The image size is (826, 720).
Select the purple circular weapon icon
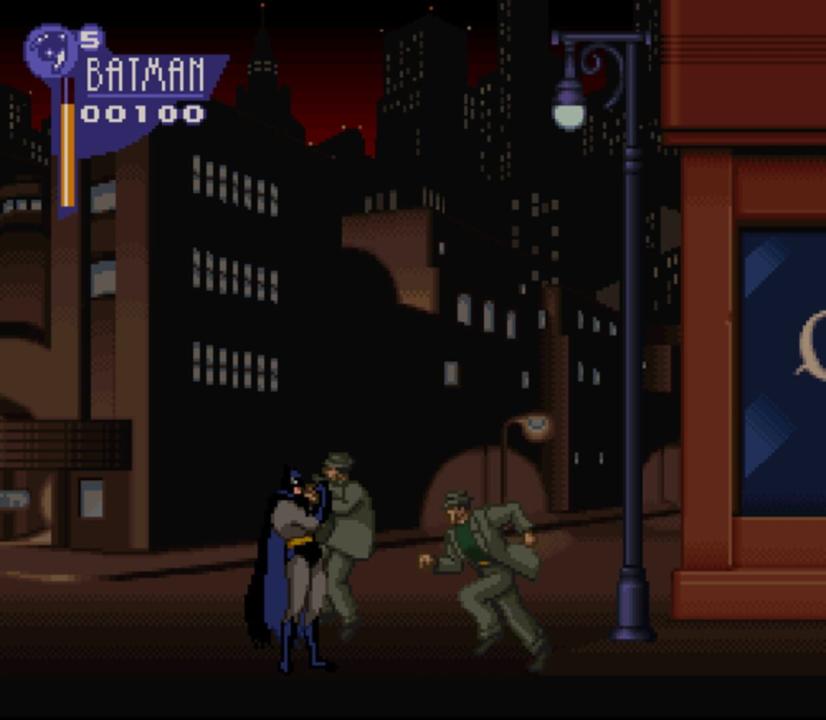click(51, 51)
